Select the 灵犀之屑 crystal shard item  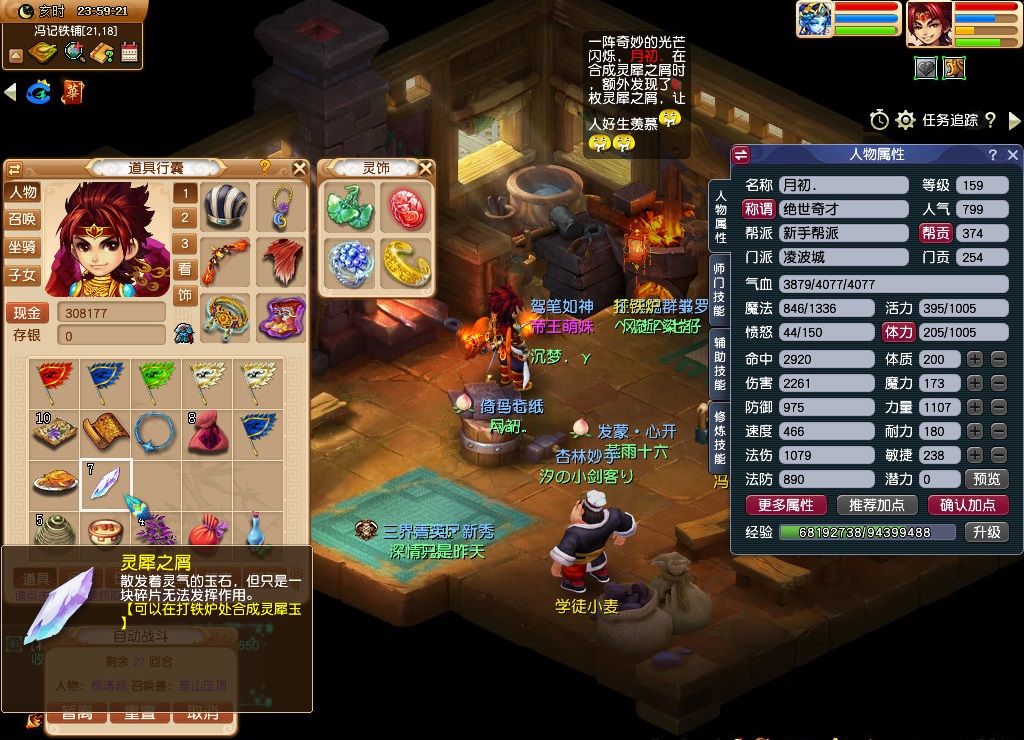pos(106,484)
